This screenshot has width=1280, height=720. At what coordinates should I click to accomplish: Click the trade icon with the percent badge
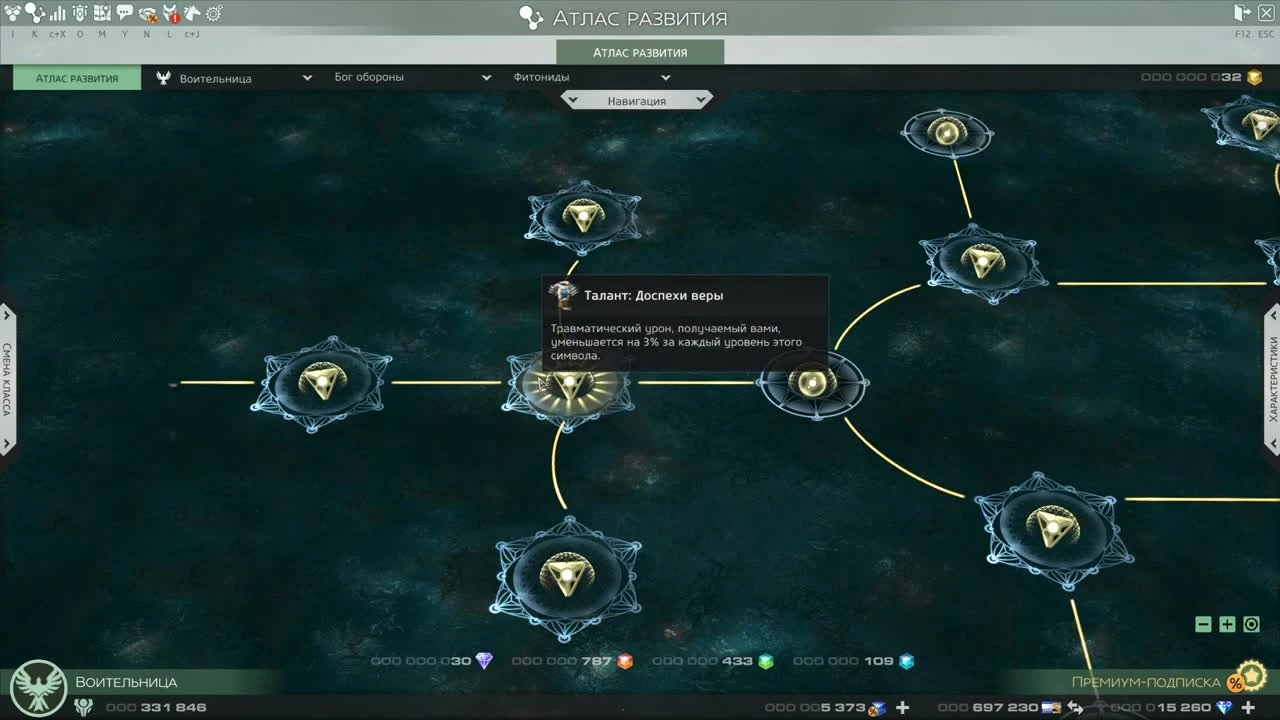(x=146, y=14)
